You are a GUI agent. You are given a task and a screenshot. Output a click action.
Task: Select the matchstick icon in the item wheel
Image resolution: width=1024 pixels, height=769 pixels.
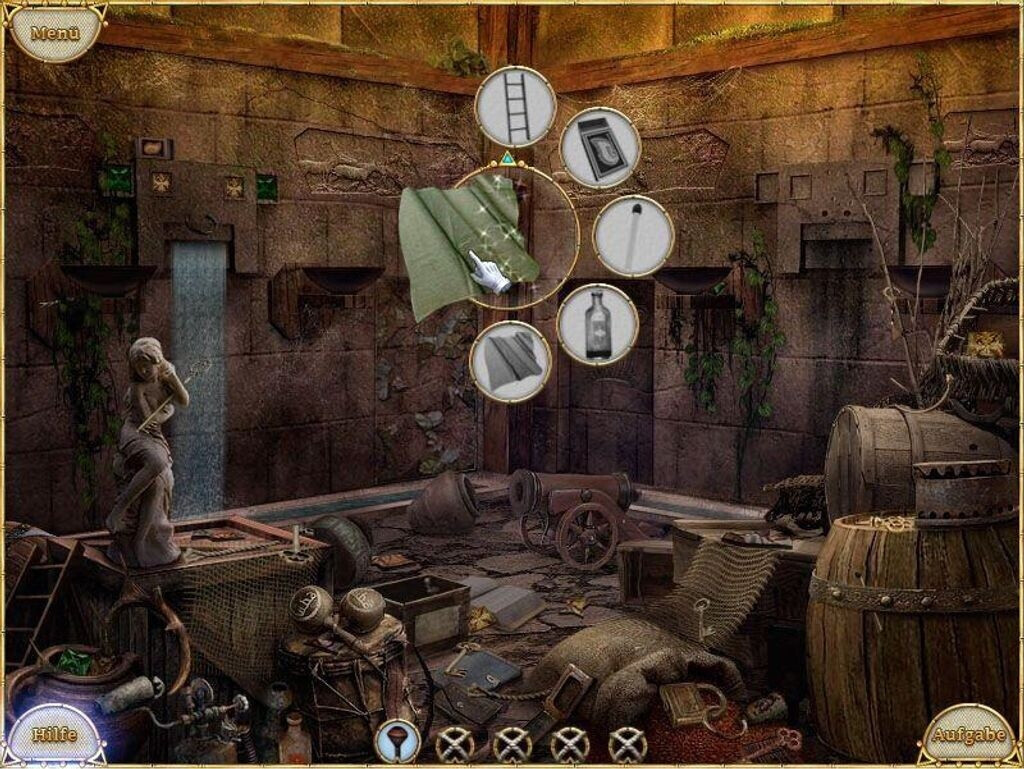(633, 236)
